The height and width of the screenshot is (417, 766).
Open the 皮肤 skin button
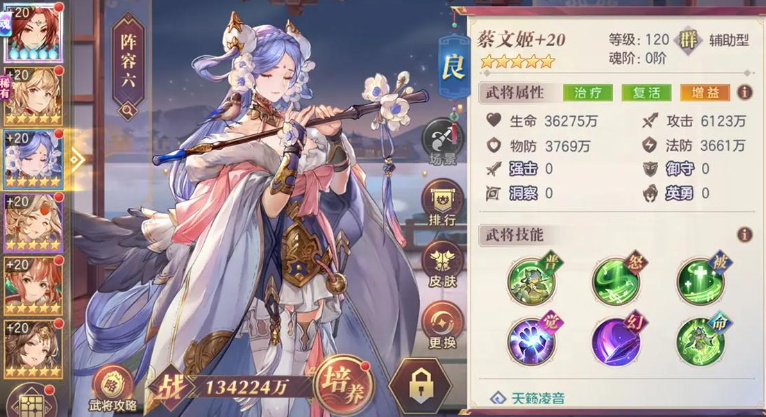tap(442, 264)
